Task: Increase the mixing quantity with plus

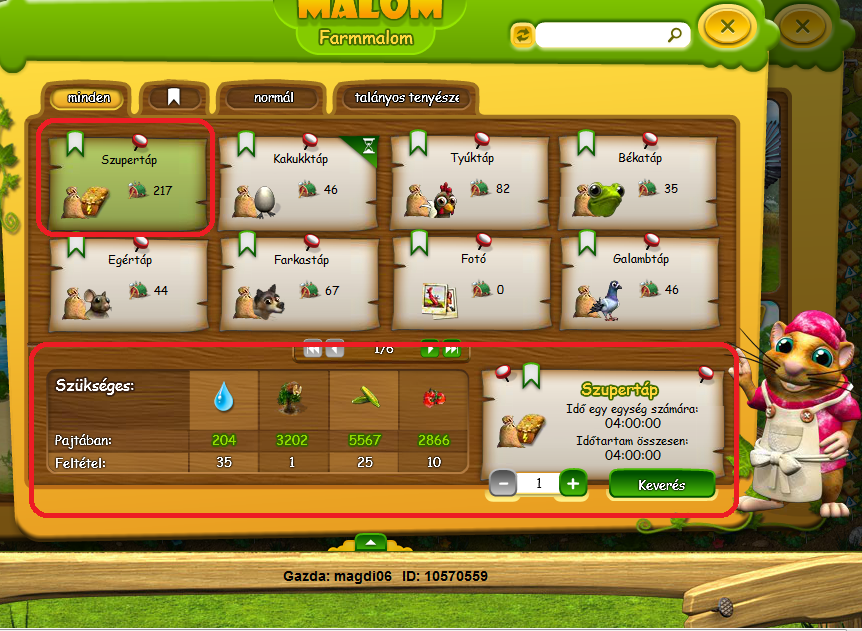Action: point(573,484)
